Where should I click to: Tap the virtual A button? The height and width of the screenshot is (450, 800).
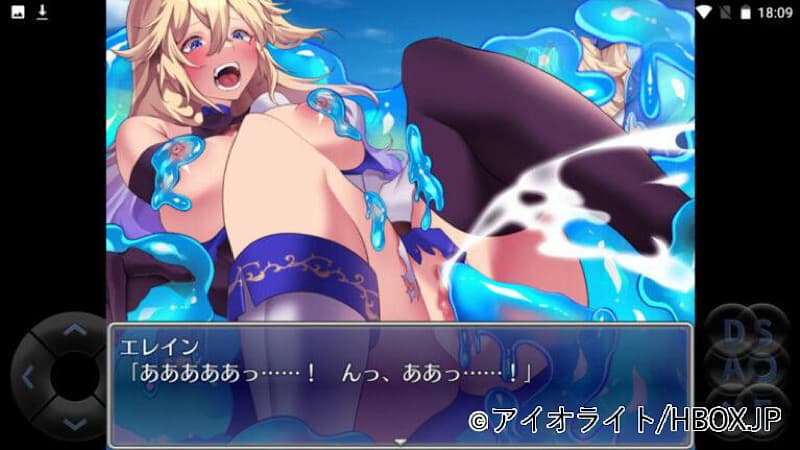pos(730,366)
